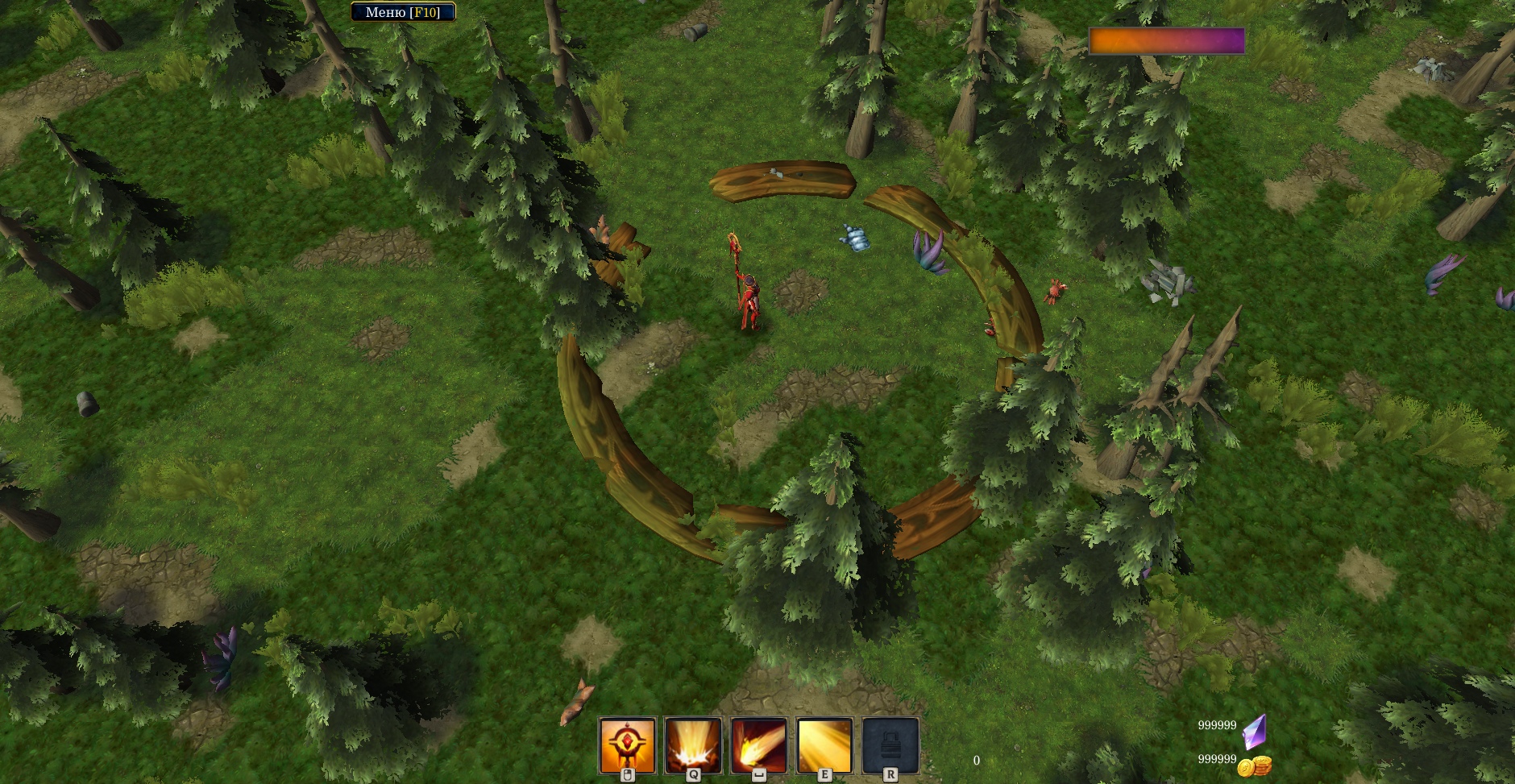
Task: Use the golden light rays ability
Action: [x=824, y=745]
